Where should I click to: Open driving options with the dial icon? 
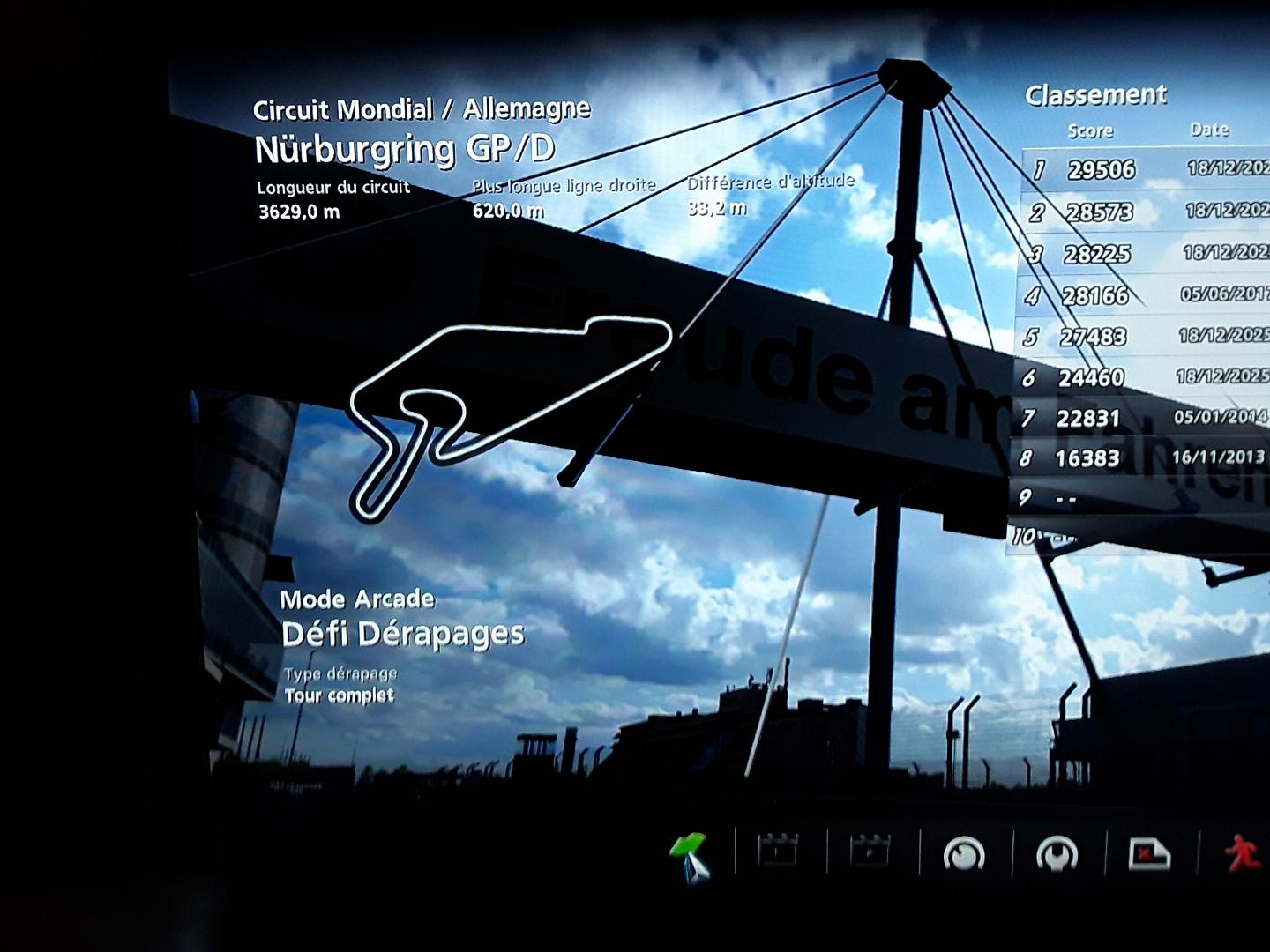(964, 853)
